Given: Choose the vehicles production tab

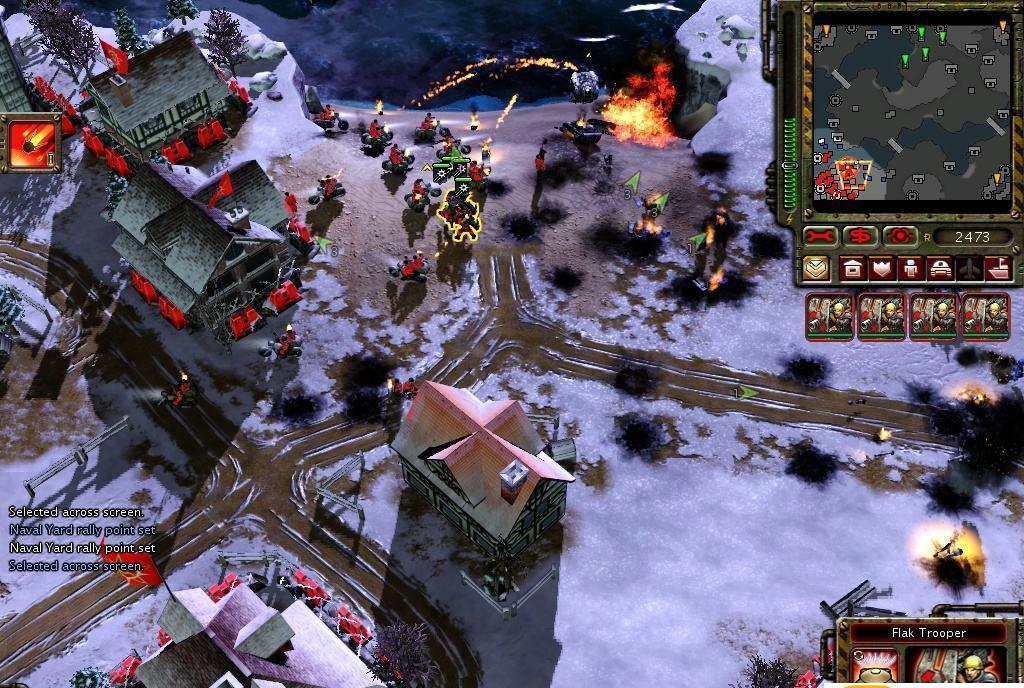Looking at the screenshot, I should coord(940,268).
